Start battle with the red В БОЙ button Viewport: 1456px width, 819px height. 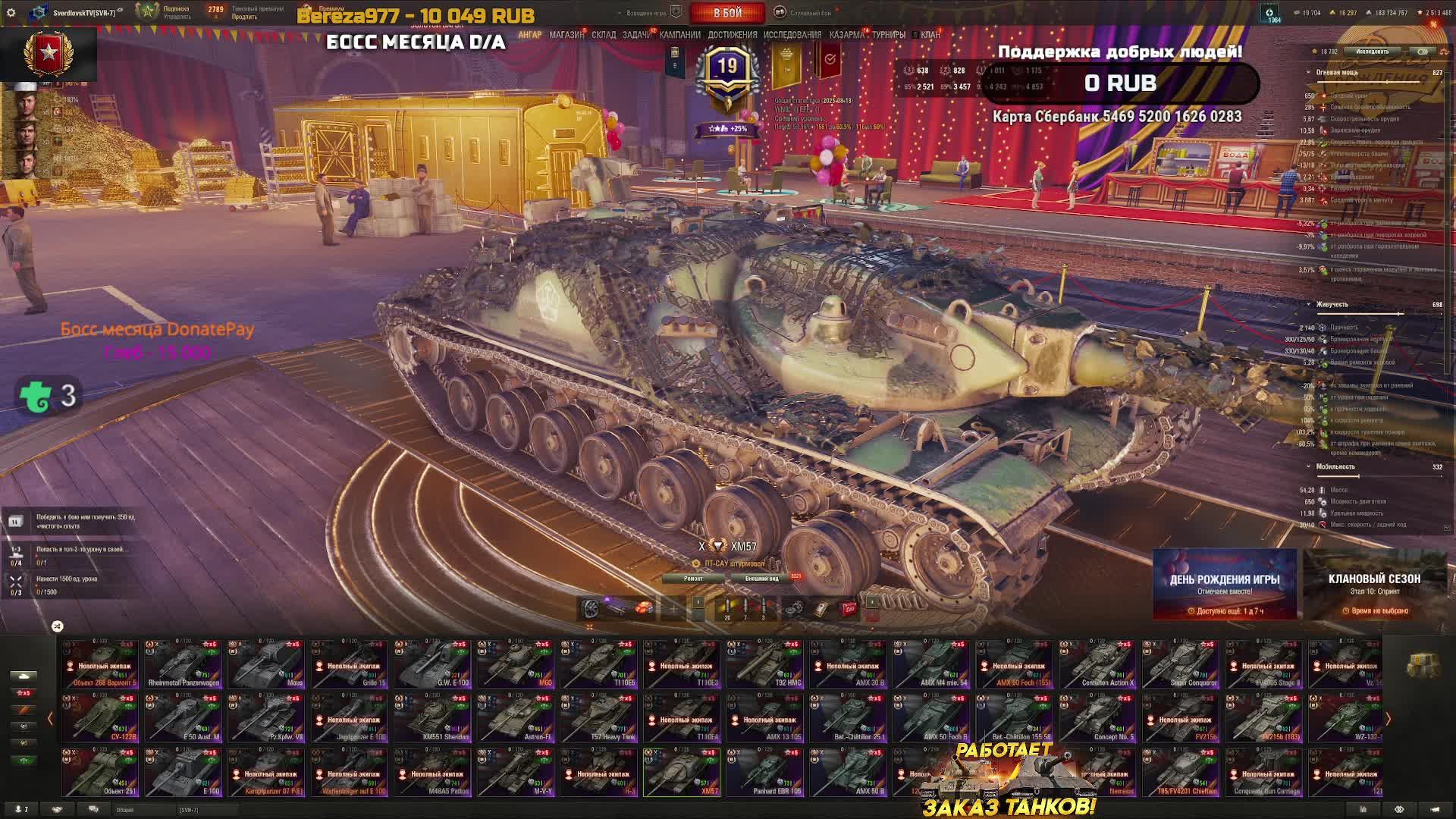[726, 13]
